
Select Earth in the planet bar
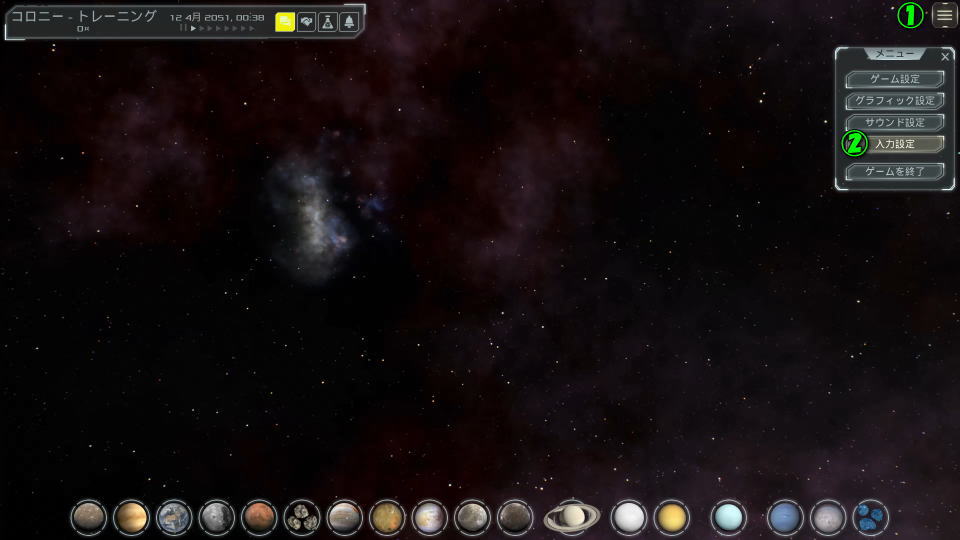pos(174,517)
